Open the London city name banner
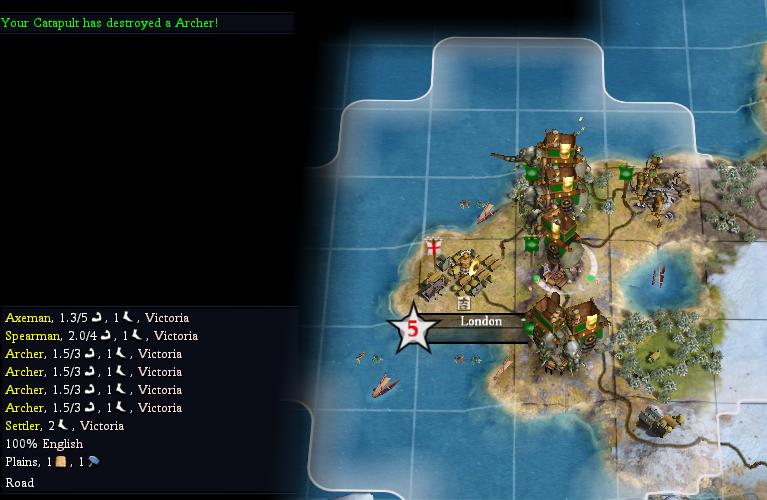 (x=480, y=322)
